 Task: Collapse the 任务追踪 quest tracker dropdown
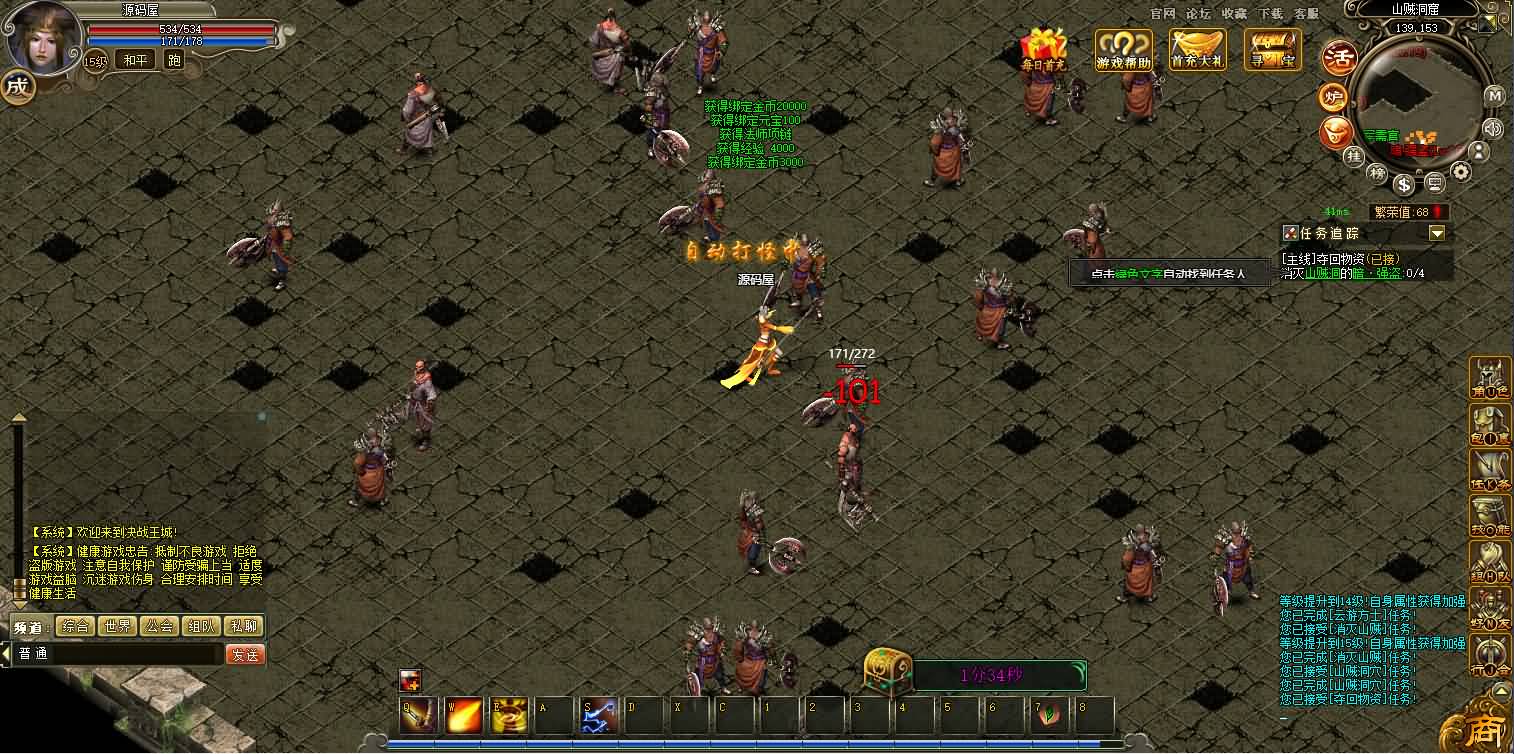pyautogui.click(x=1437, y=233)
